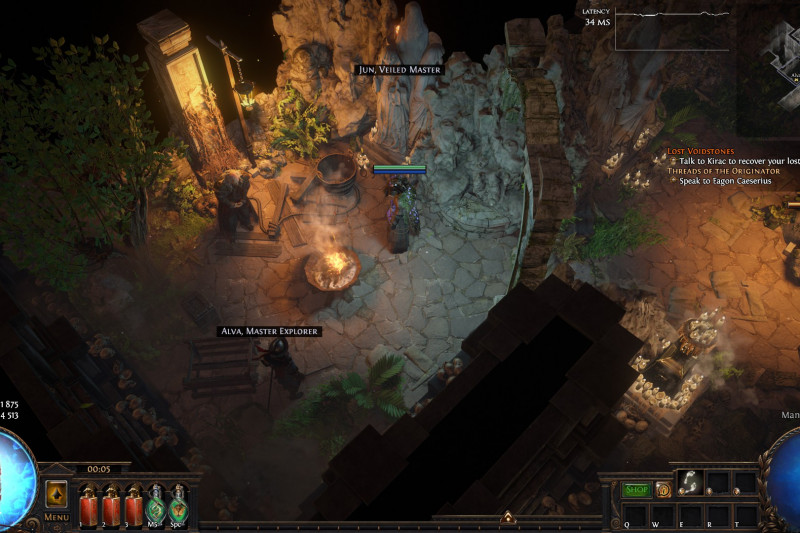This screenshot has height=533, width=800.
Task: Click the Alva, Master Explorer nameplate
Action: tap(270, 331)
